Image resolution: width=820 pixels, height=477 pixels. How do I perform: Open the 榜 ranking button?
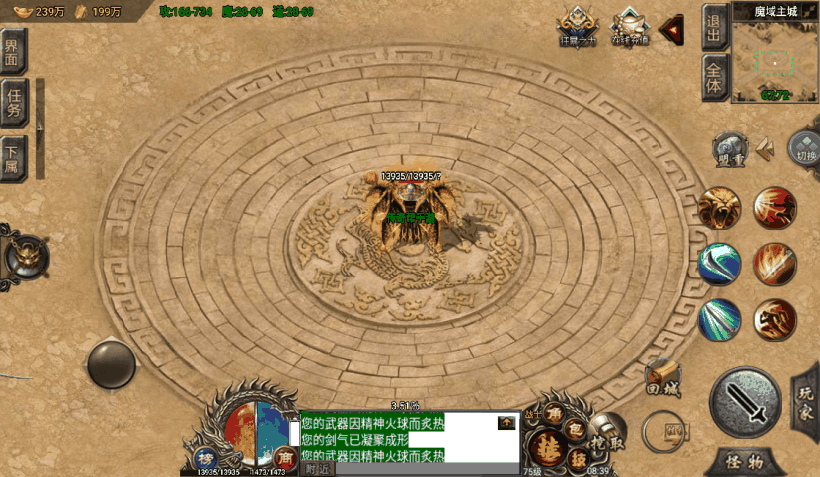204,456
